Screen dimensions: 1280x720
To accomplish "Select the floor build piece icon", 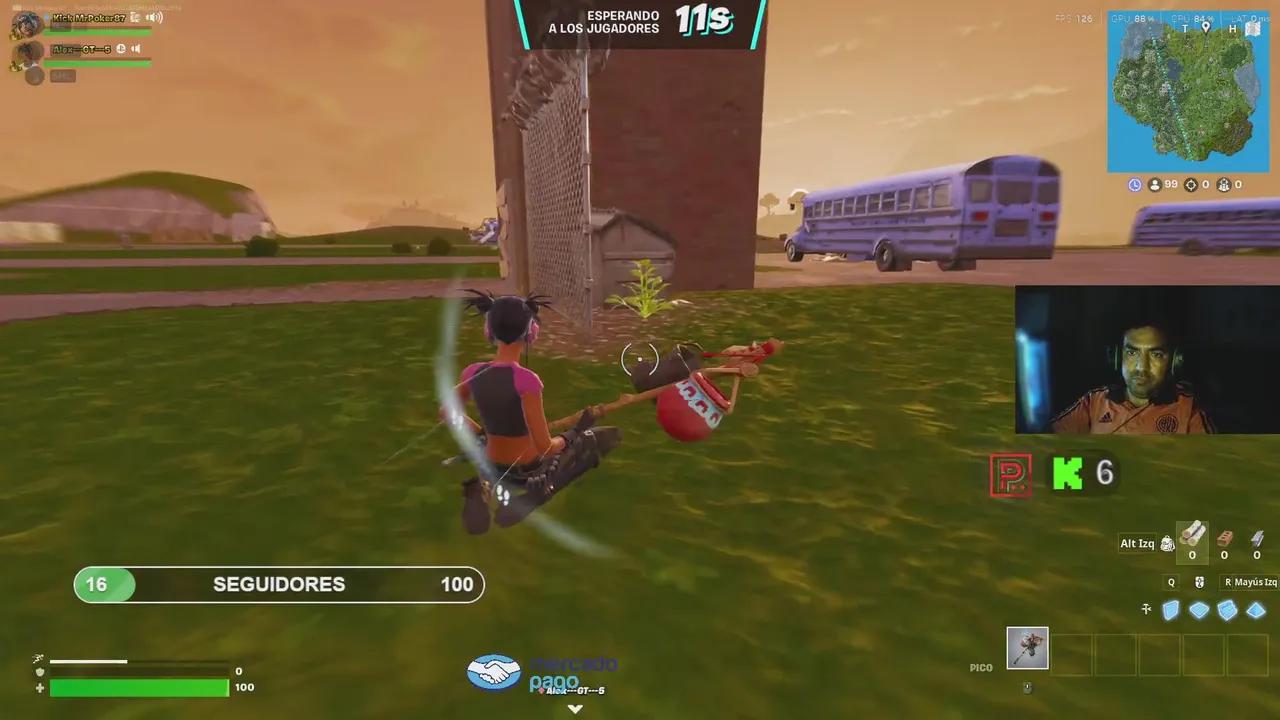I will (x=1198, y=610).
